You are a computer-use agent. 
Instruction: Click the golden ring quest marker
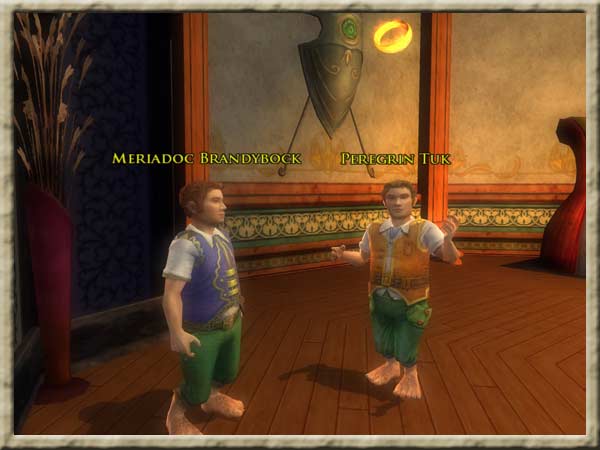click(x=392, y=36)
